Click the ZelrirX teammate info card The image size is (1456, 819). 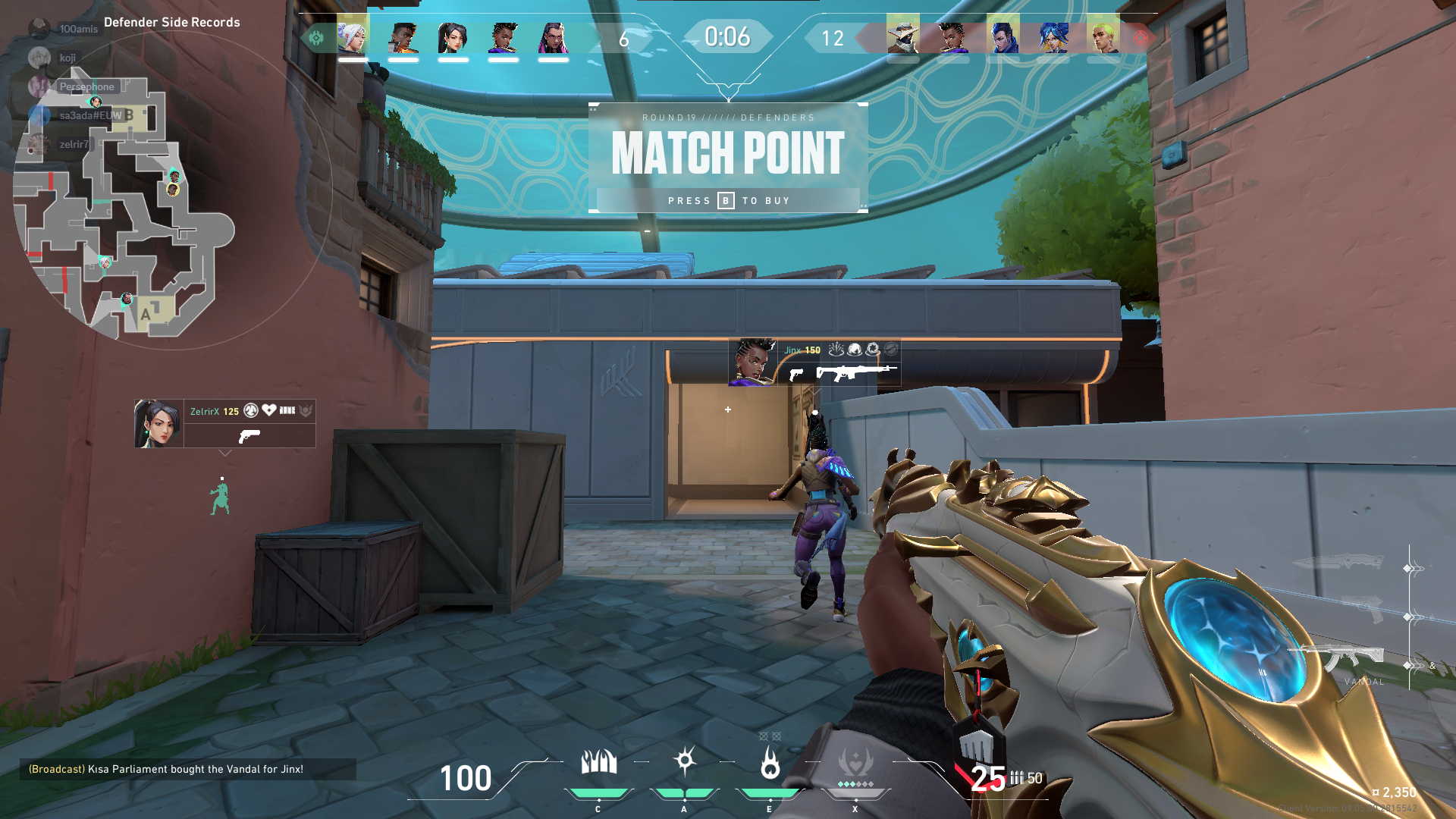(x=225, y=423)
